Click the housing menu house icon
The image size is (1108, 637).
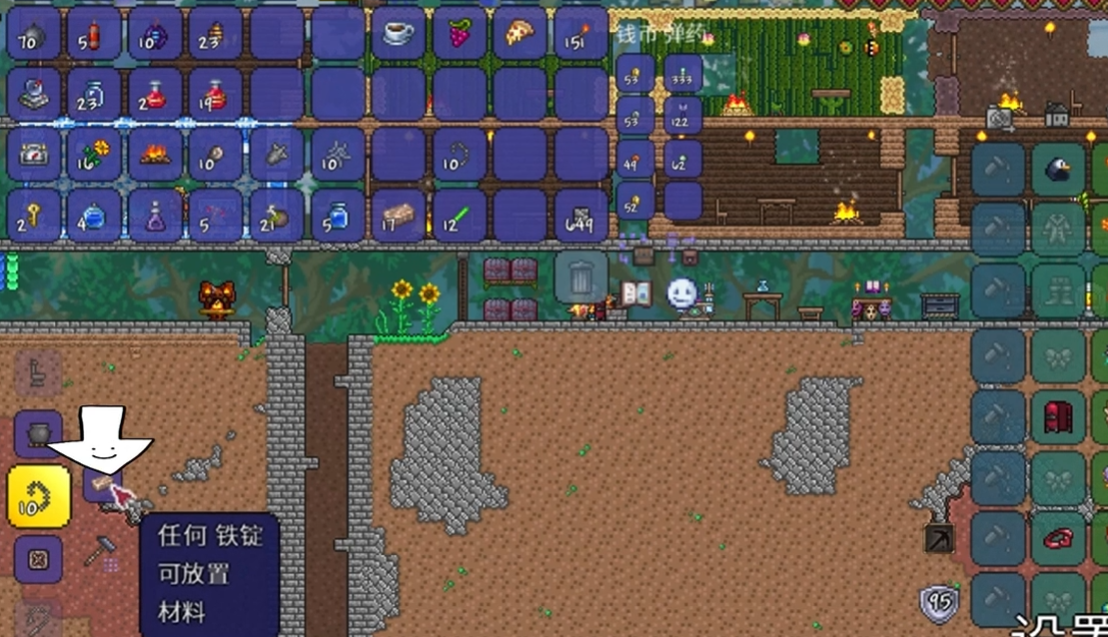point(1056,116)
